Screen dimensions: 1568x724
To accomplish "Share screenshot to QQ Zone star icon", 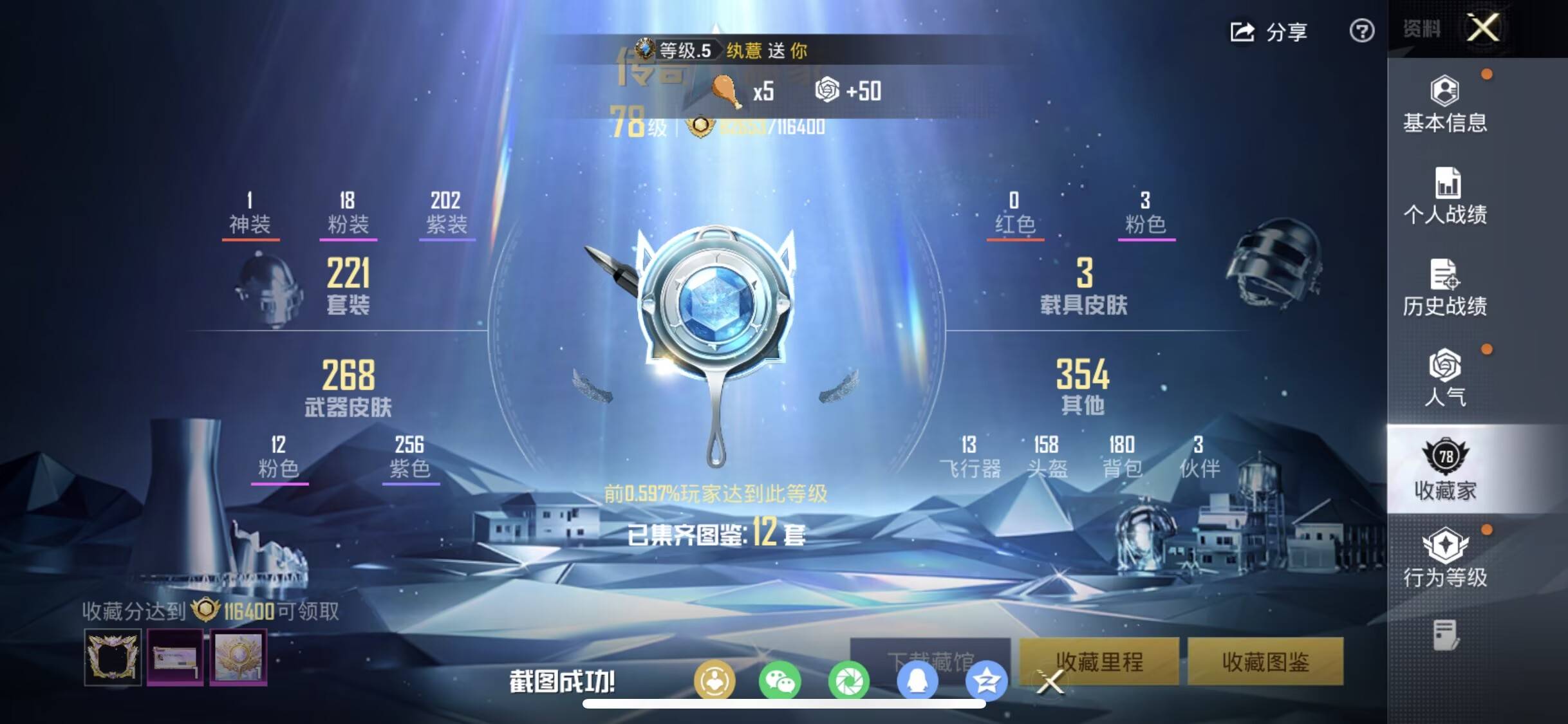I will [986, 681].
